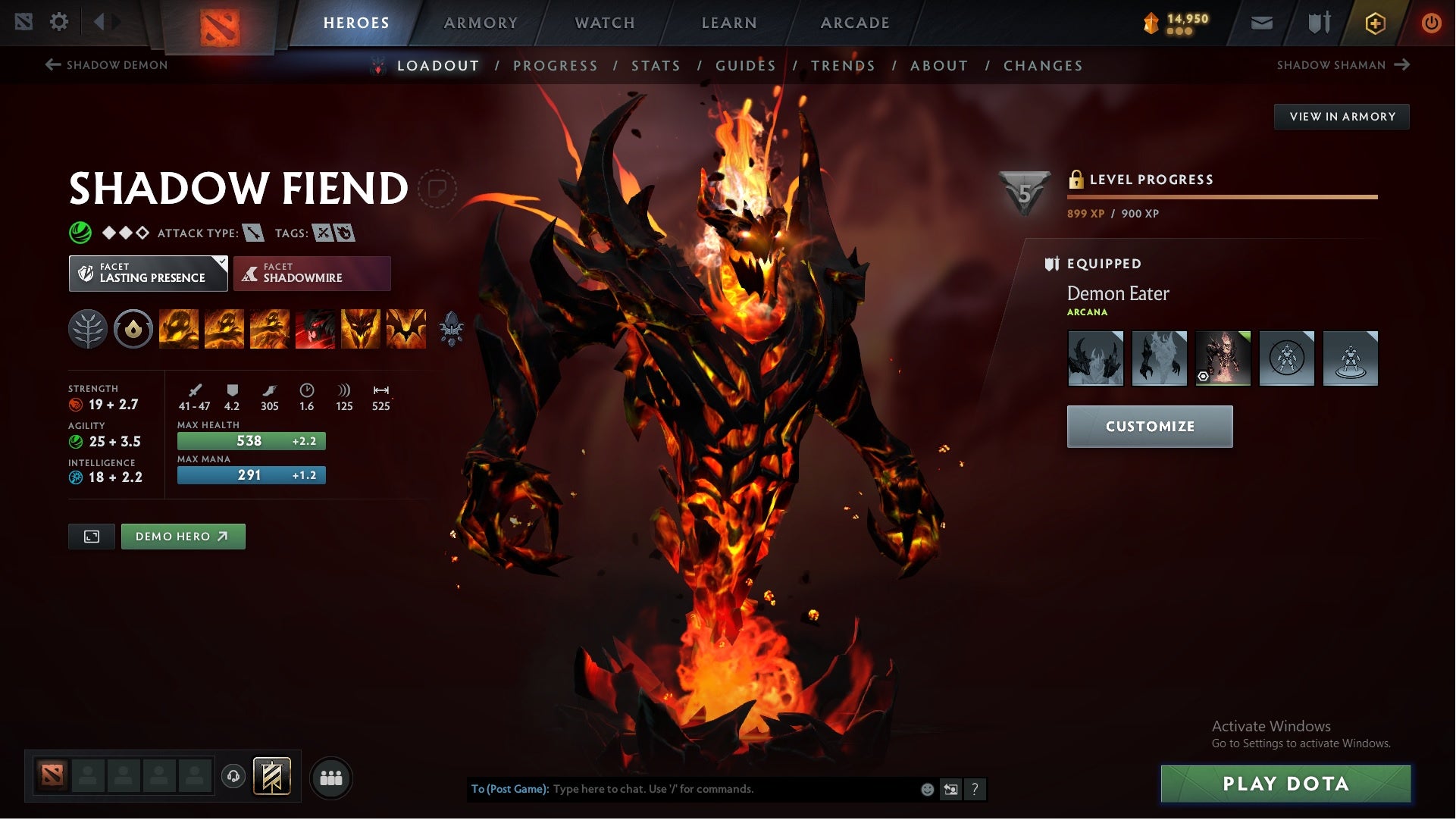Toggle the Lasting Presence facet selection

coord(148,273)
